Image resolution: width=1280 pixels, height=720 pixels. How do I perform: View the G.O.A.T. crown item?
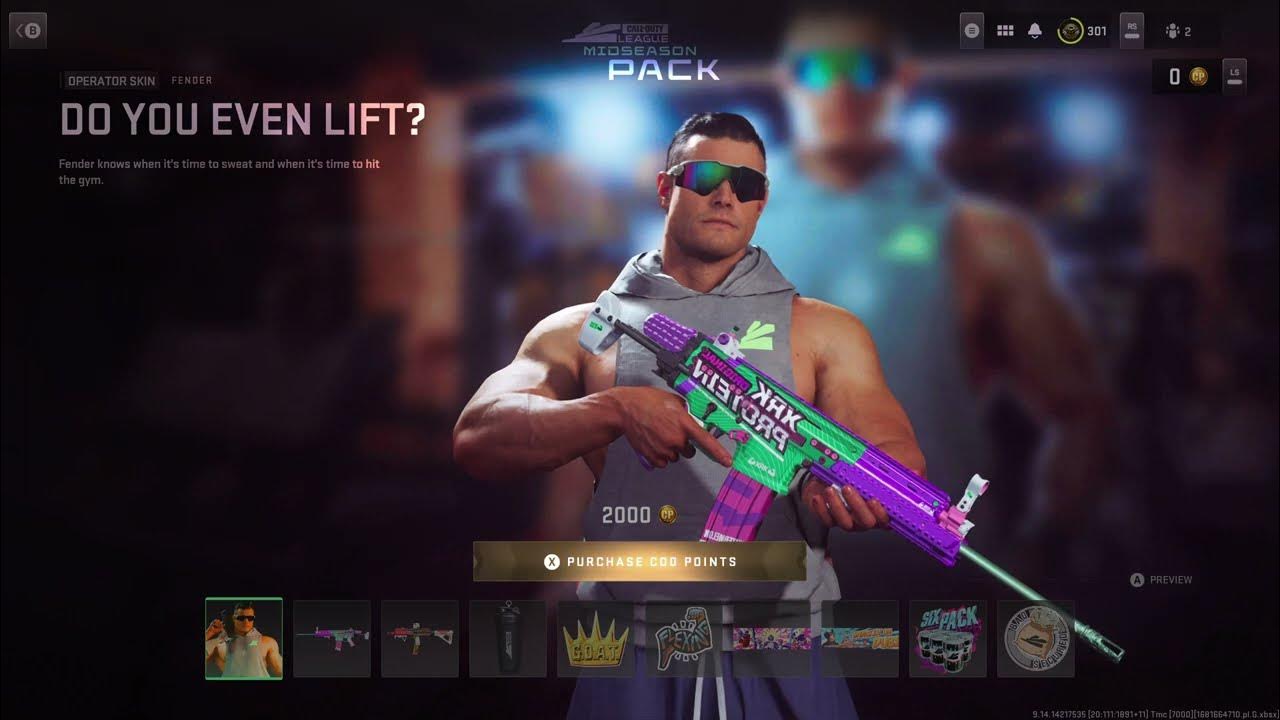pos(596,639)
